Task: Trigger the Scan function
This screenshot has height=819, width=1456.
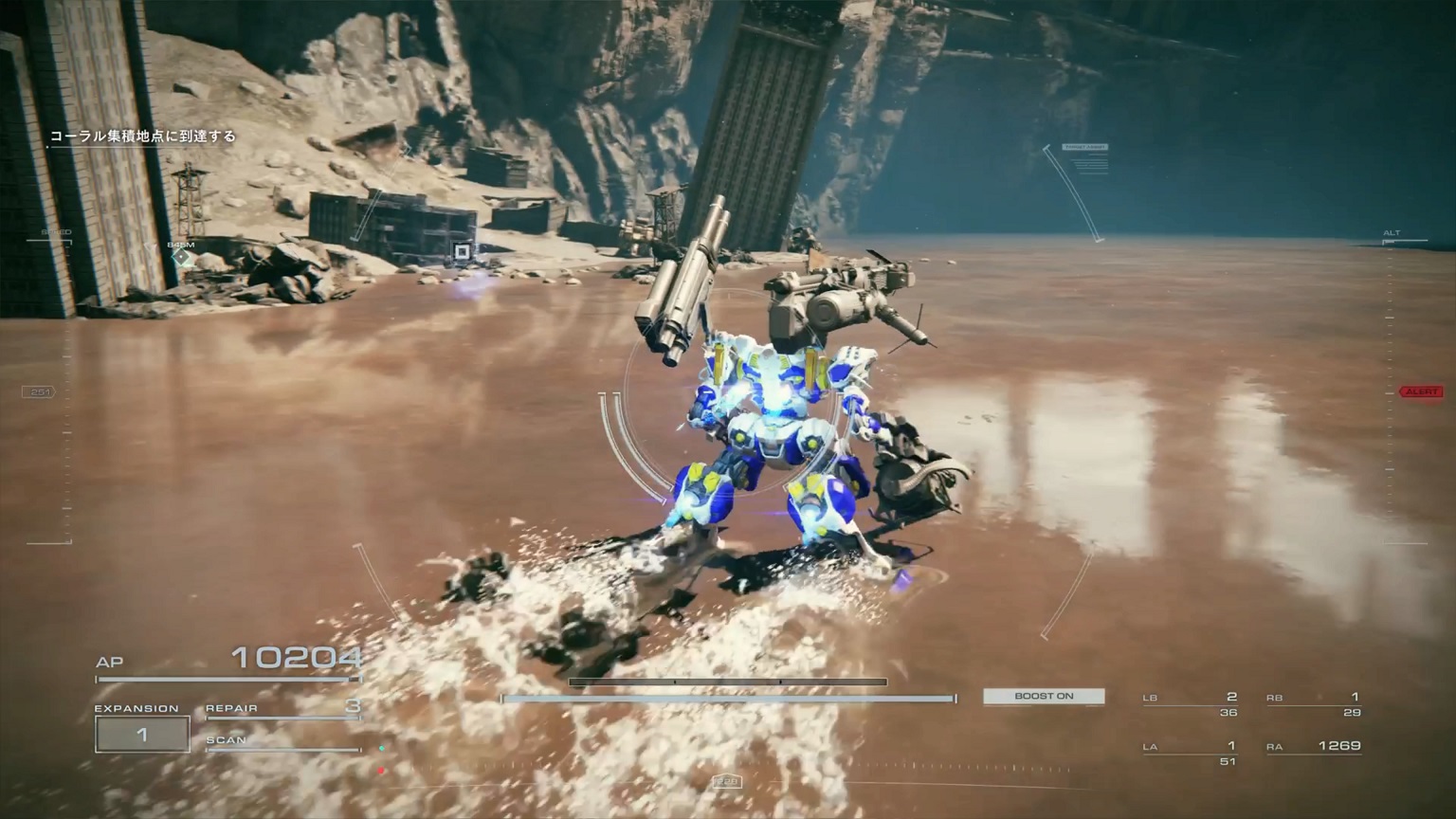Action: click(x=282, y=741)
